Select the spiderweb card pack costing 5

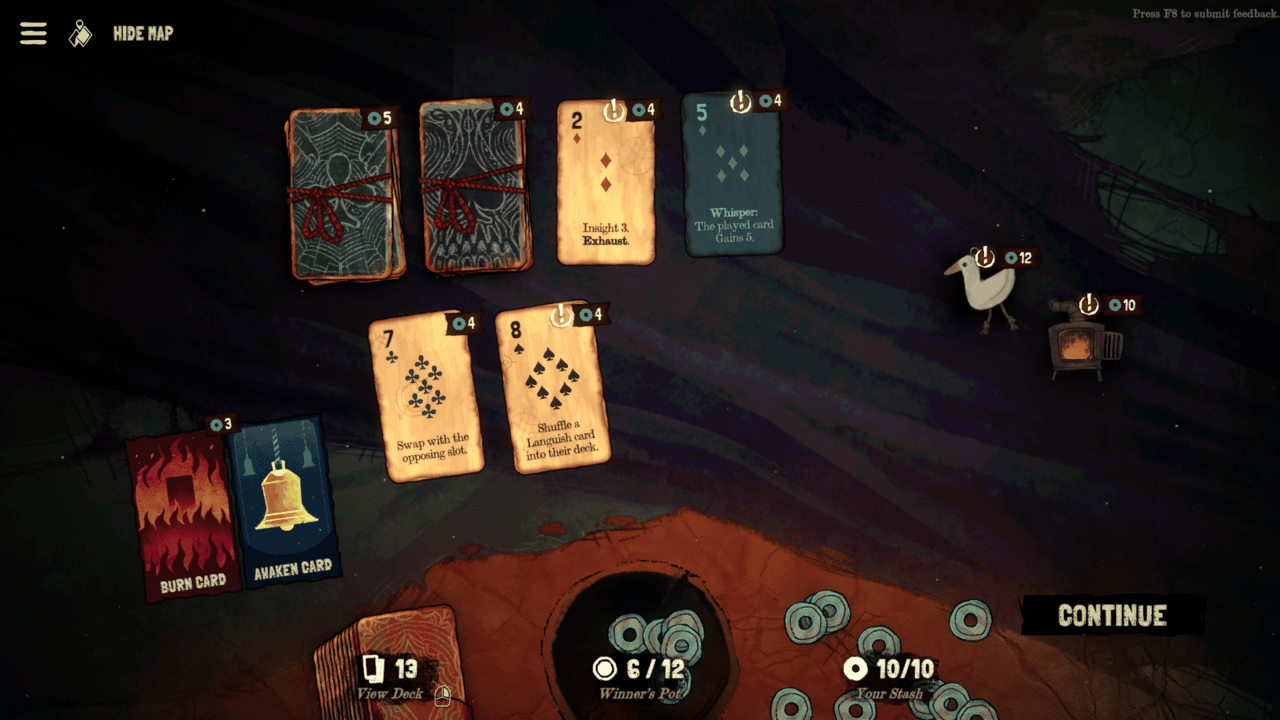point(345,195)
